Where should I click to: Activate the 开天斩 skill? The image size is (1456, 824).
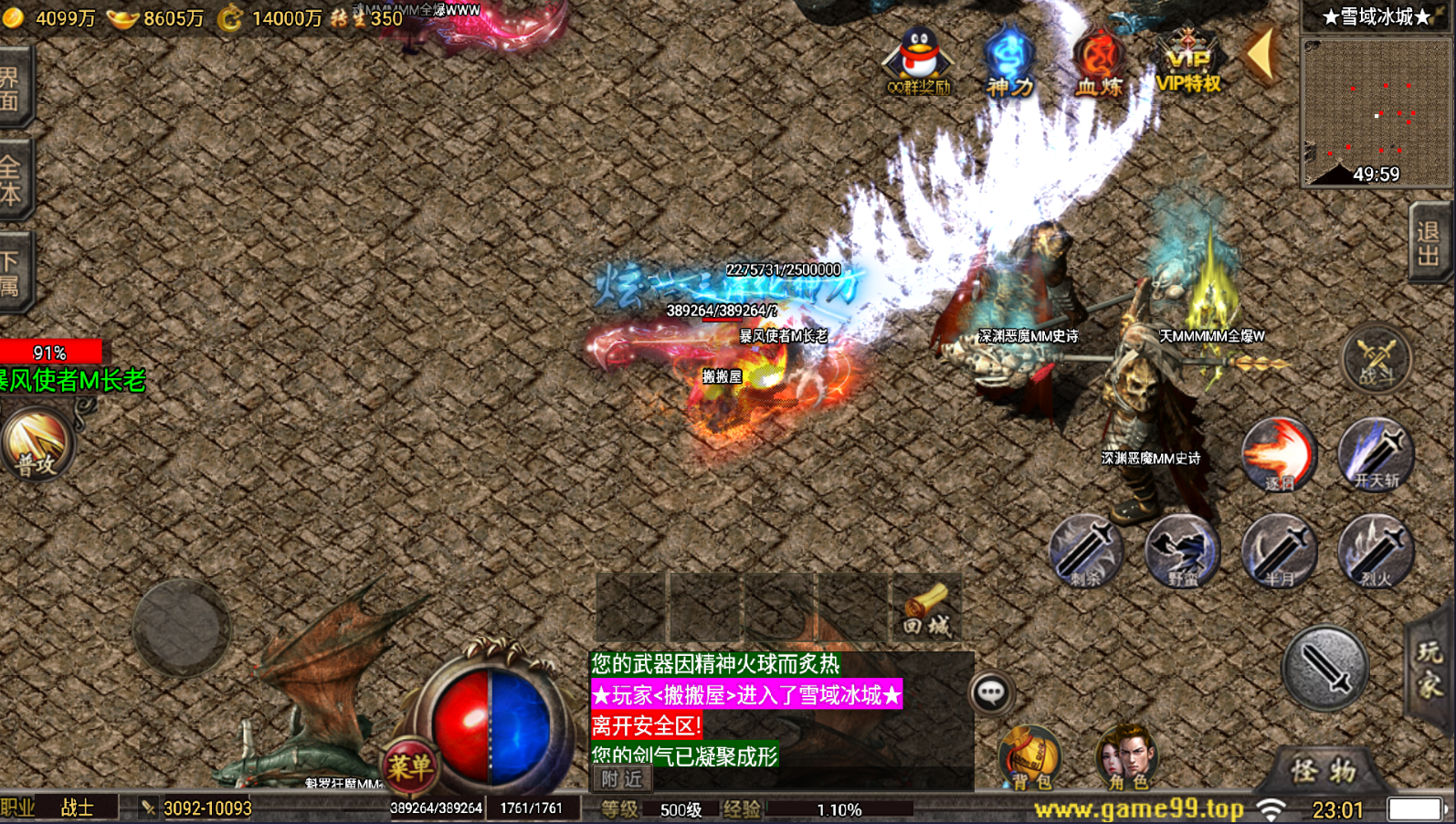tap(1376, 454)
